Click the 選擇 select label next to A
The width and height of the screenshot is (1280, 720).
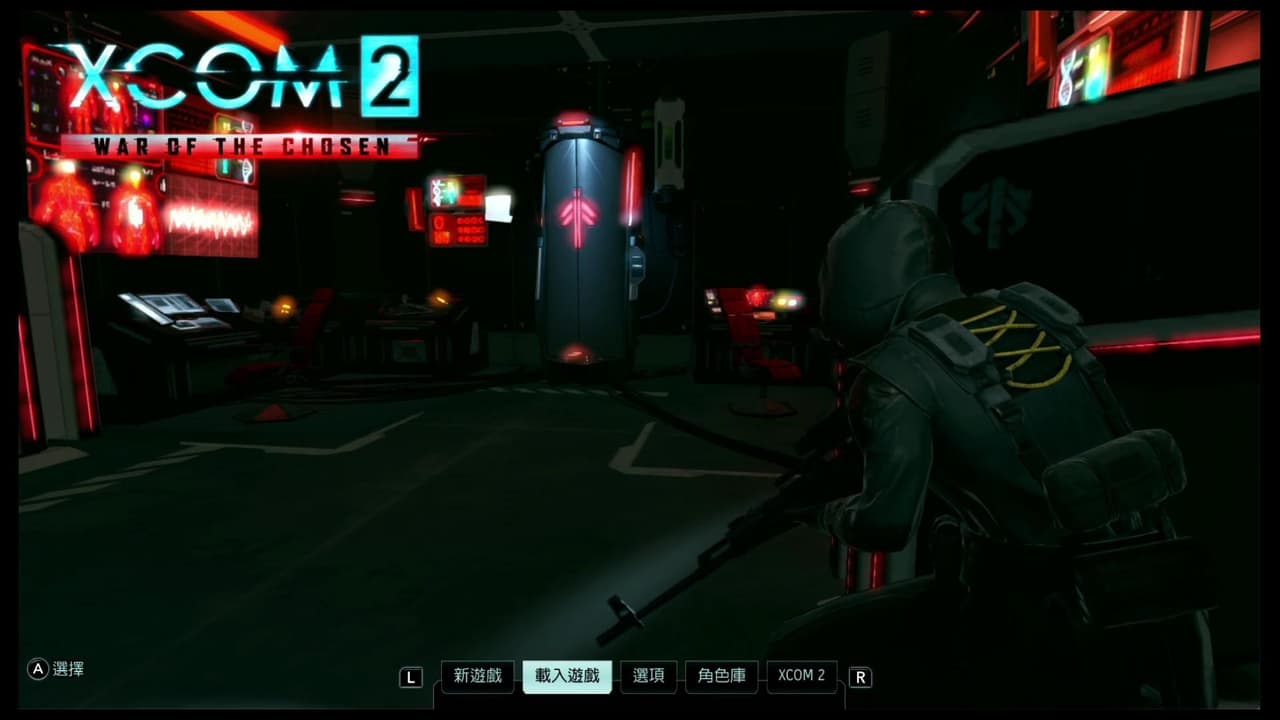(70, 670)
